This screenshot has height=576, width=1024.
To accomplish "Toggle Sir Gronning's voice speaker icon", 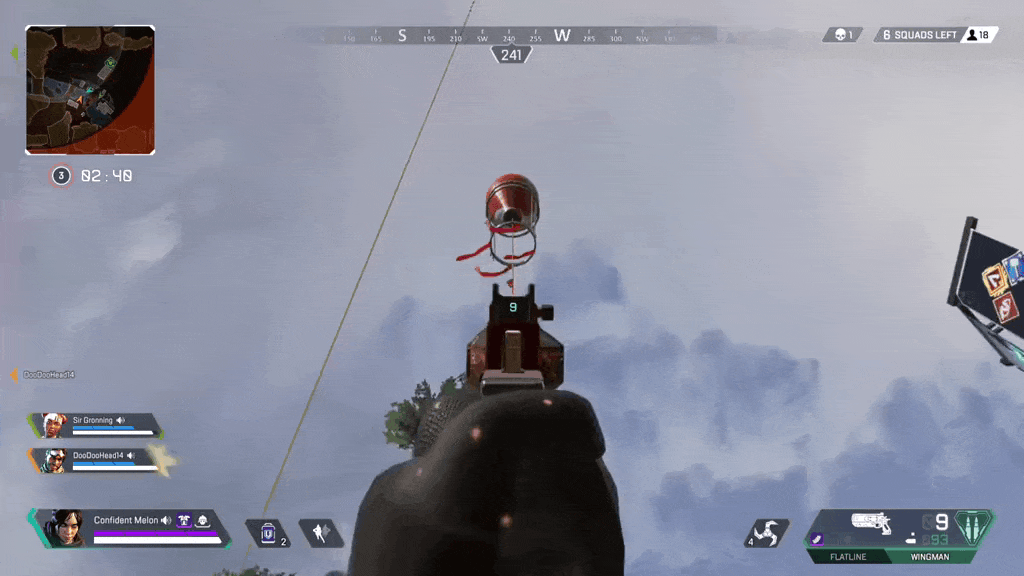I will (121, 421).
